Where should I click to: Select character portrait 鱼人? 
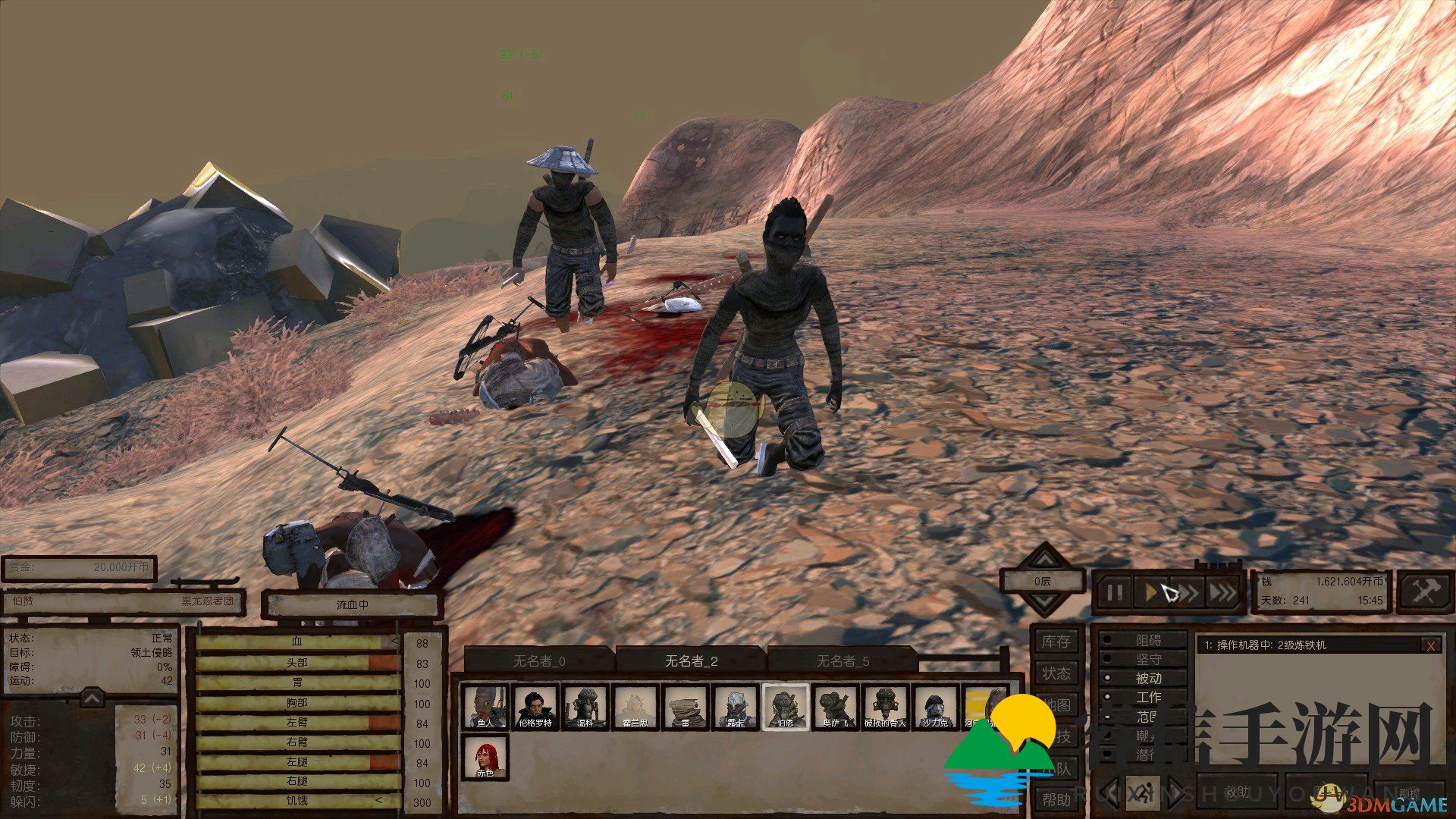pos(485,707)
